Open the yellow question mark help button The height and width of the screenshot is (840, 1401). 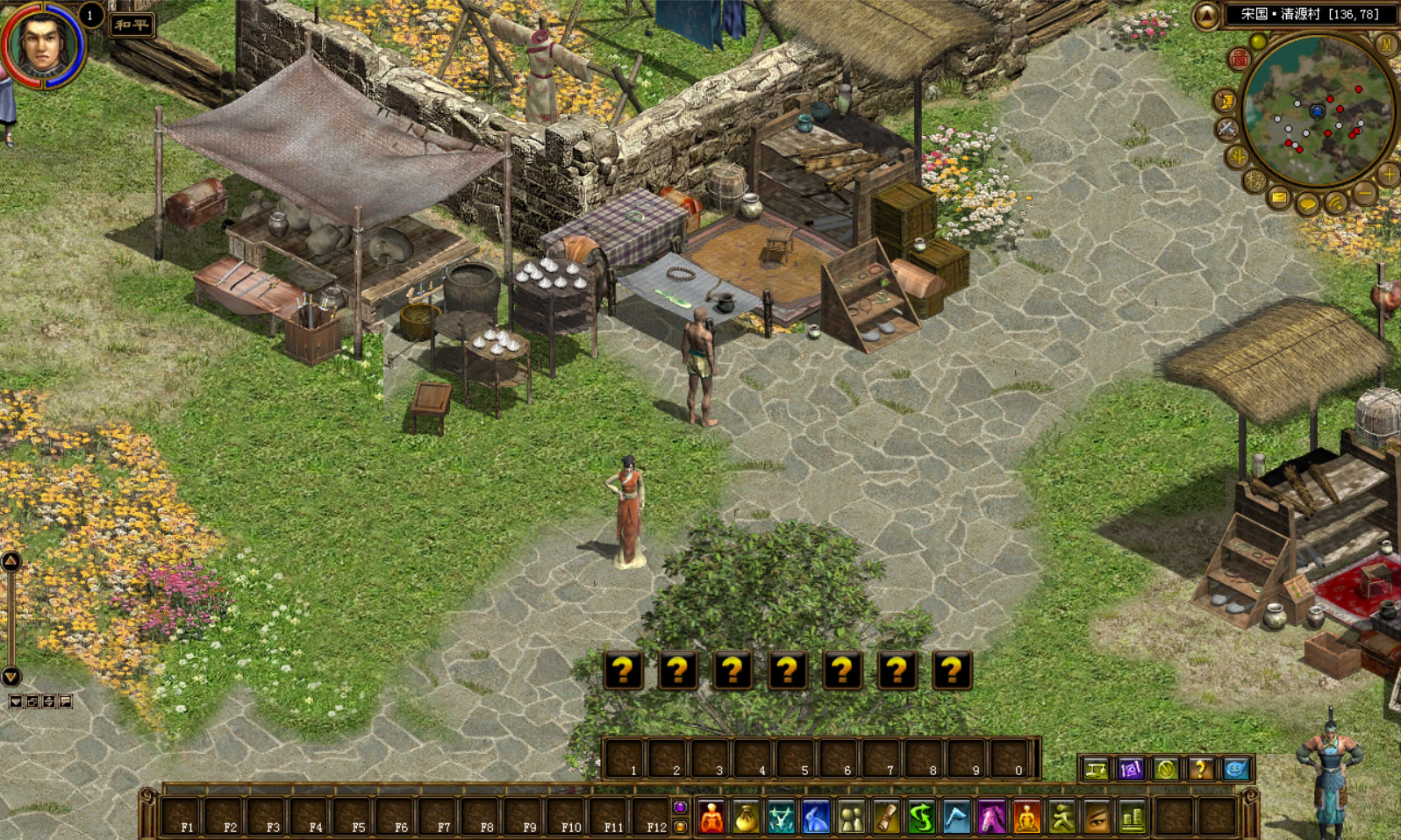click(x=1200, y=769)
